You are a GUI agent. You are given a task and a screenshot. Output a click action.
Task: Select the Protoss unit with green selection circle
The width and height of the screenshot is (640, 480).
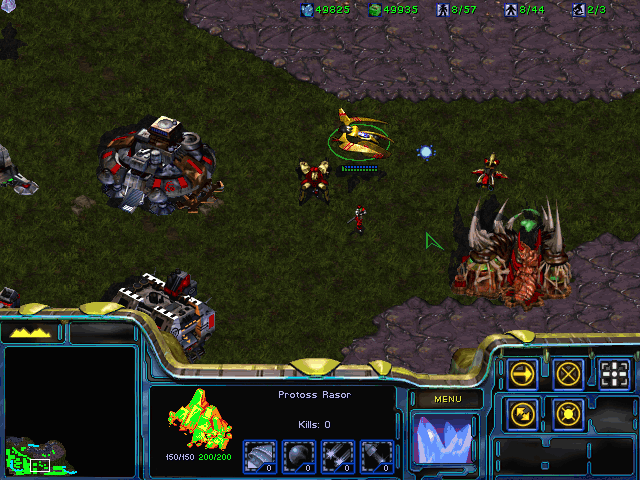[356, 135]
